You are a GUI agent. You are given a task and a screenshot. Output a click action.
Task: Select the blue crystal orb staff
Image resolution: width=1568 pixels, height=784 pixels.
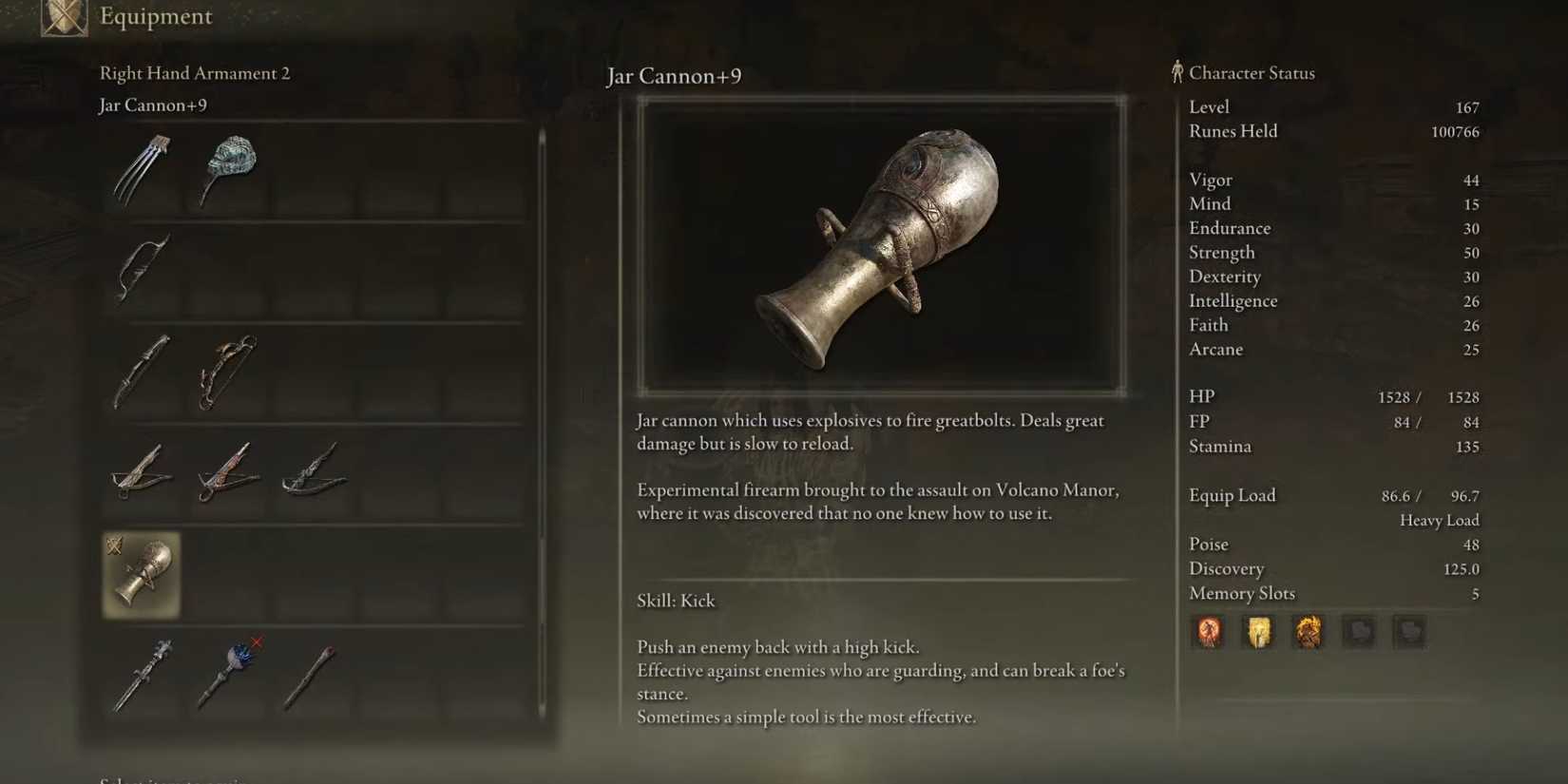[x=228, y=675]
